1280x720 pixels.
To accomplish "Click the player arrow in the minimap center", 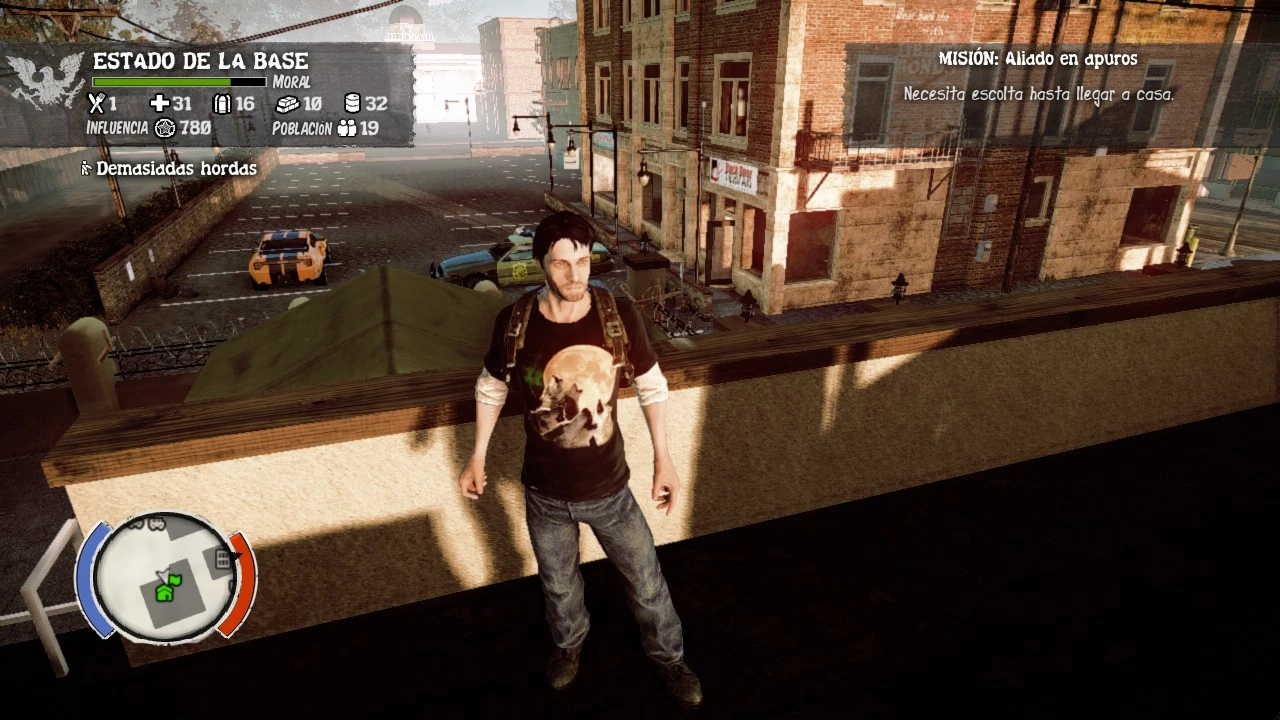I will click(x=164, y=574).
